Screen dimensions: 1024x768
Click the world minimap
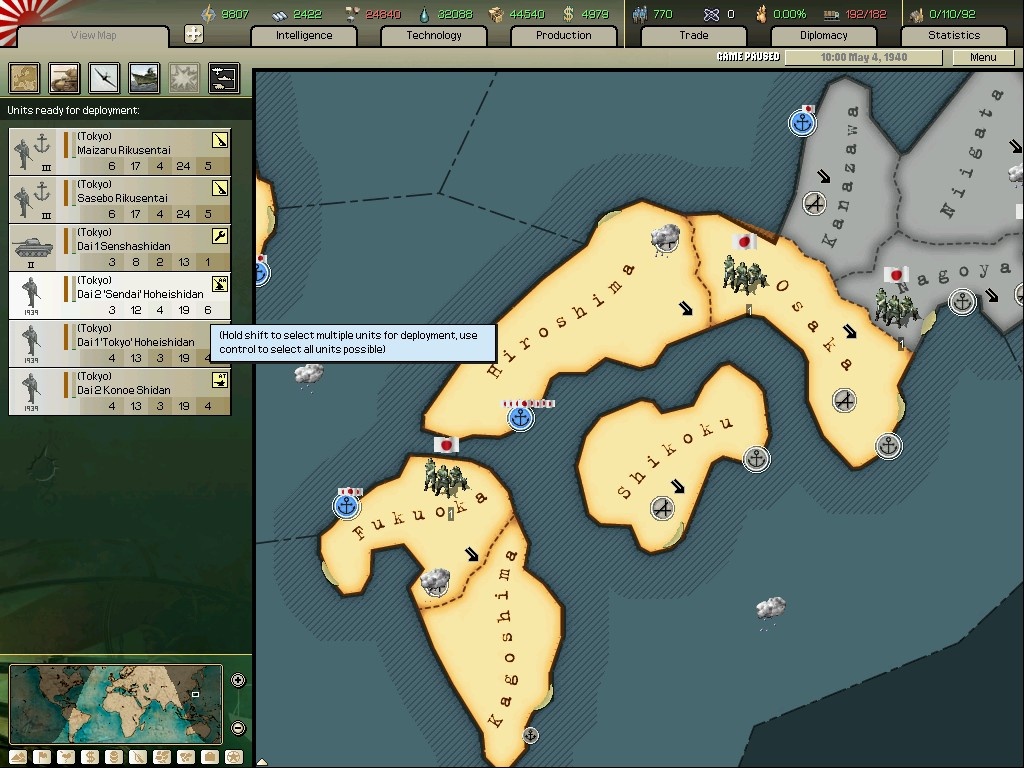(115, 704)
